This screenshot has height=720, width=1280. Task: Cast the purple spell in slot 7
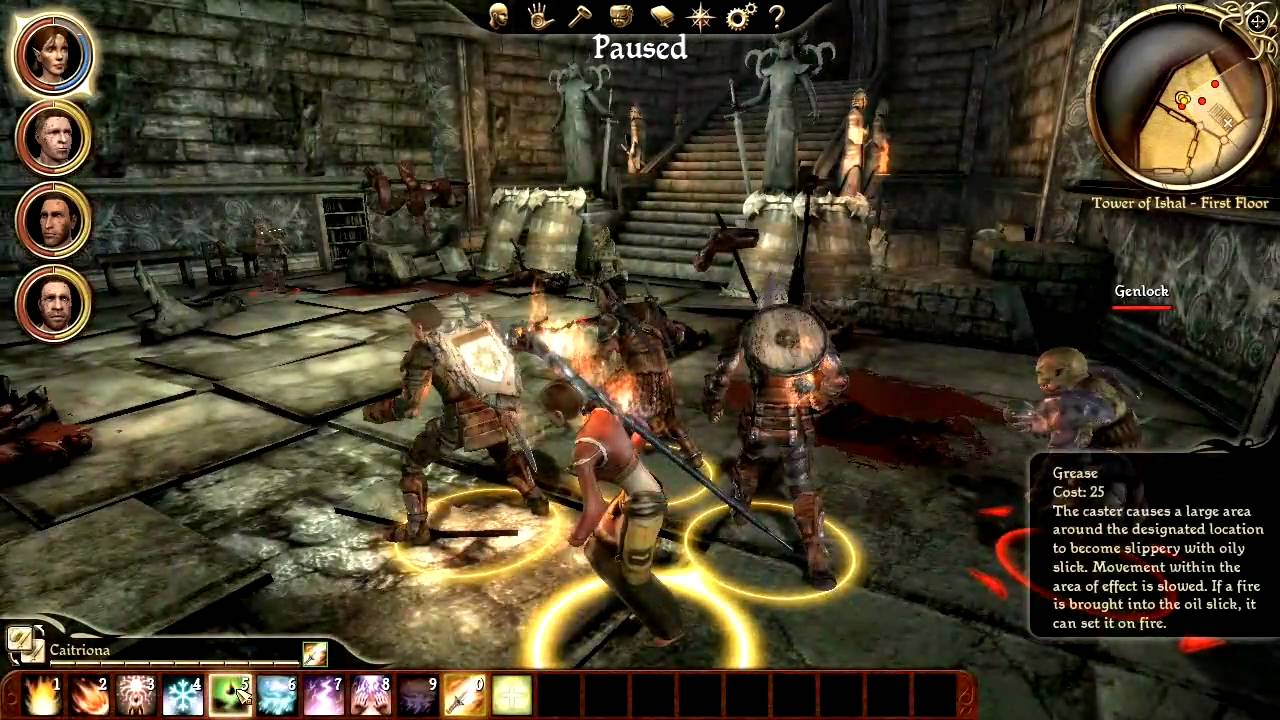pyautogui.click(x=325, y=693)
